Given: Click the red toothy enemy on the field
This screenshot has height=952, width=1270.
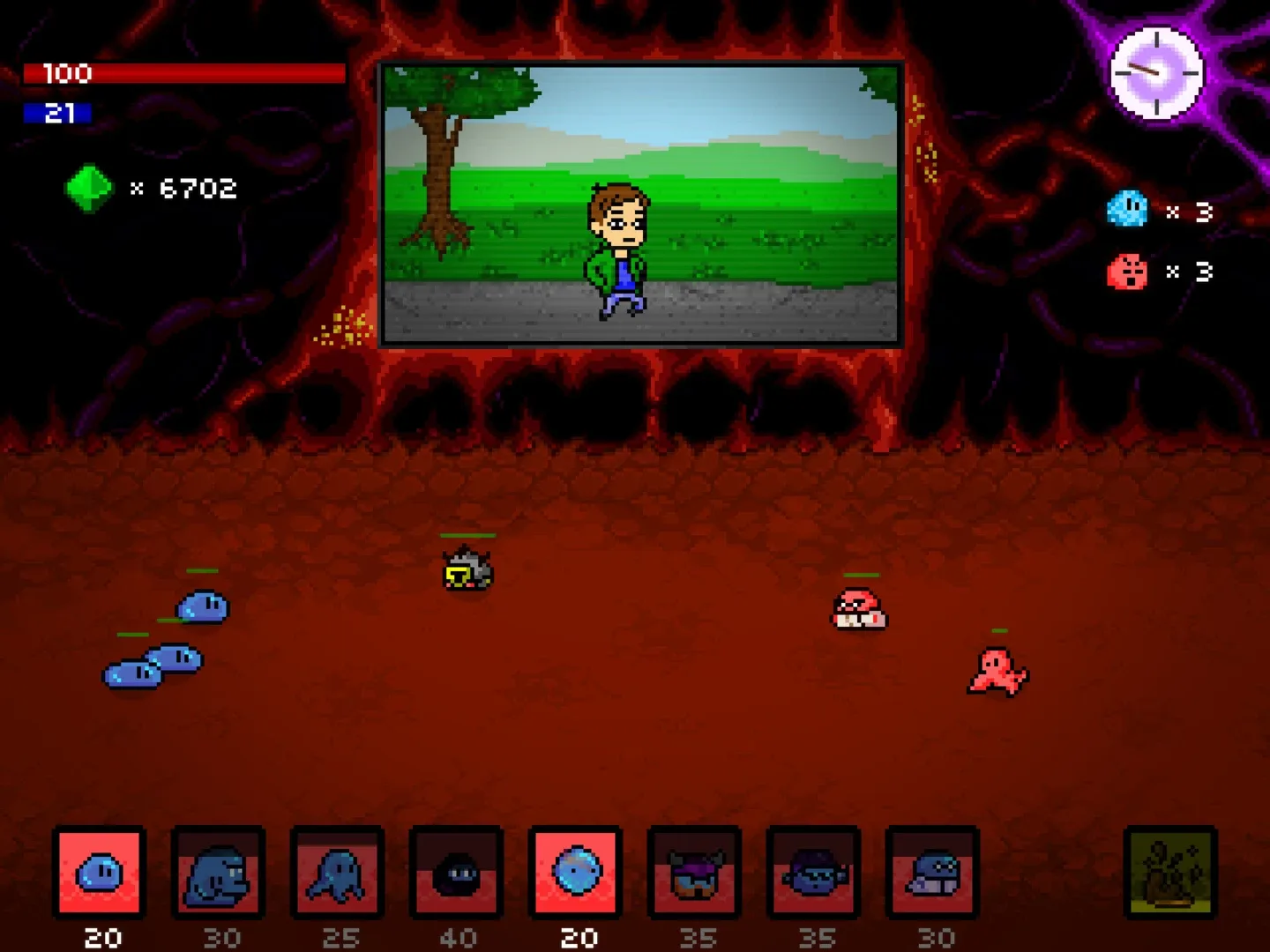Looking at the screenshot, I should tap(857, 610).
